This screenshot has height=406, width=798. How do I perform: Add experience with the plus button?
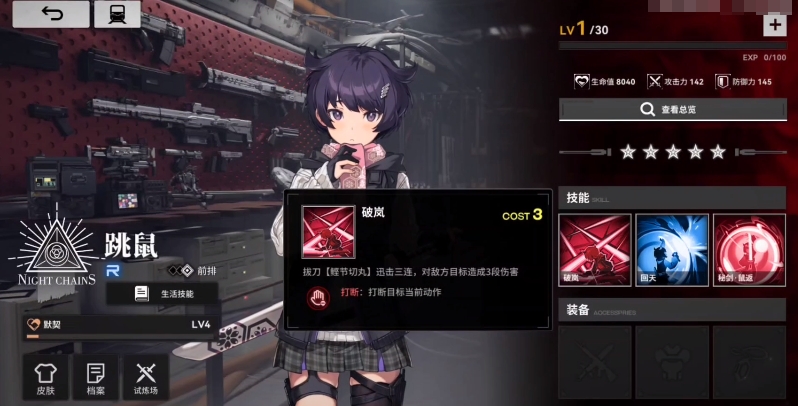[774, 26]
